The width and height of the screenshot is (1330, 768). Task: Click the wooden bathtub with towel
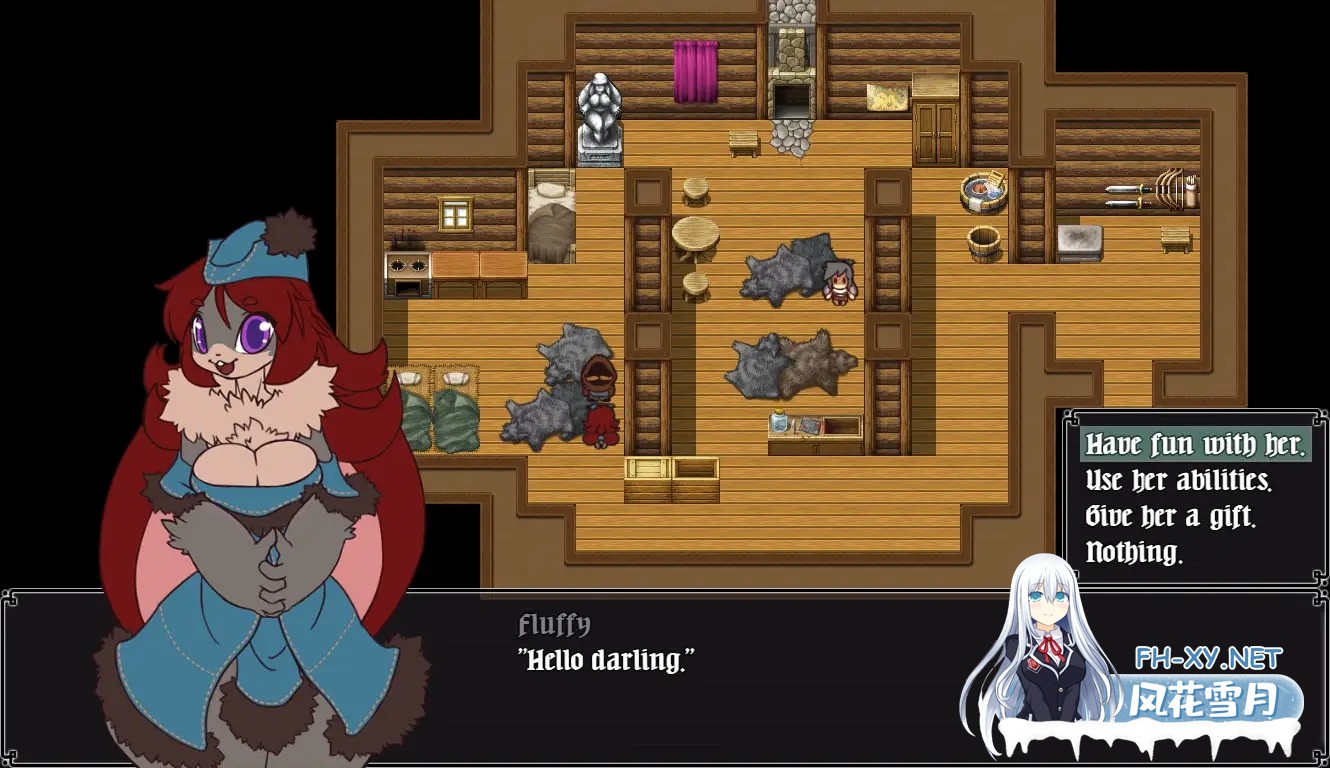982,193
